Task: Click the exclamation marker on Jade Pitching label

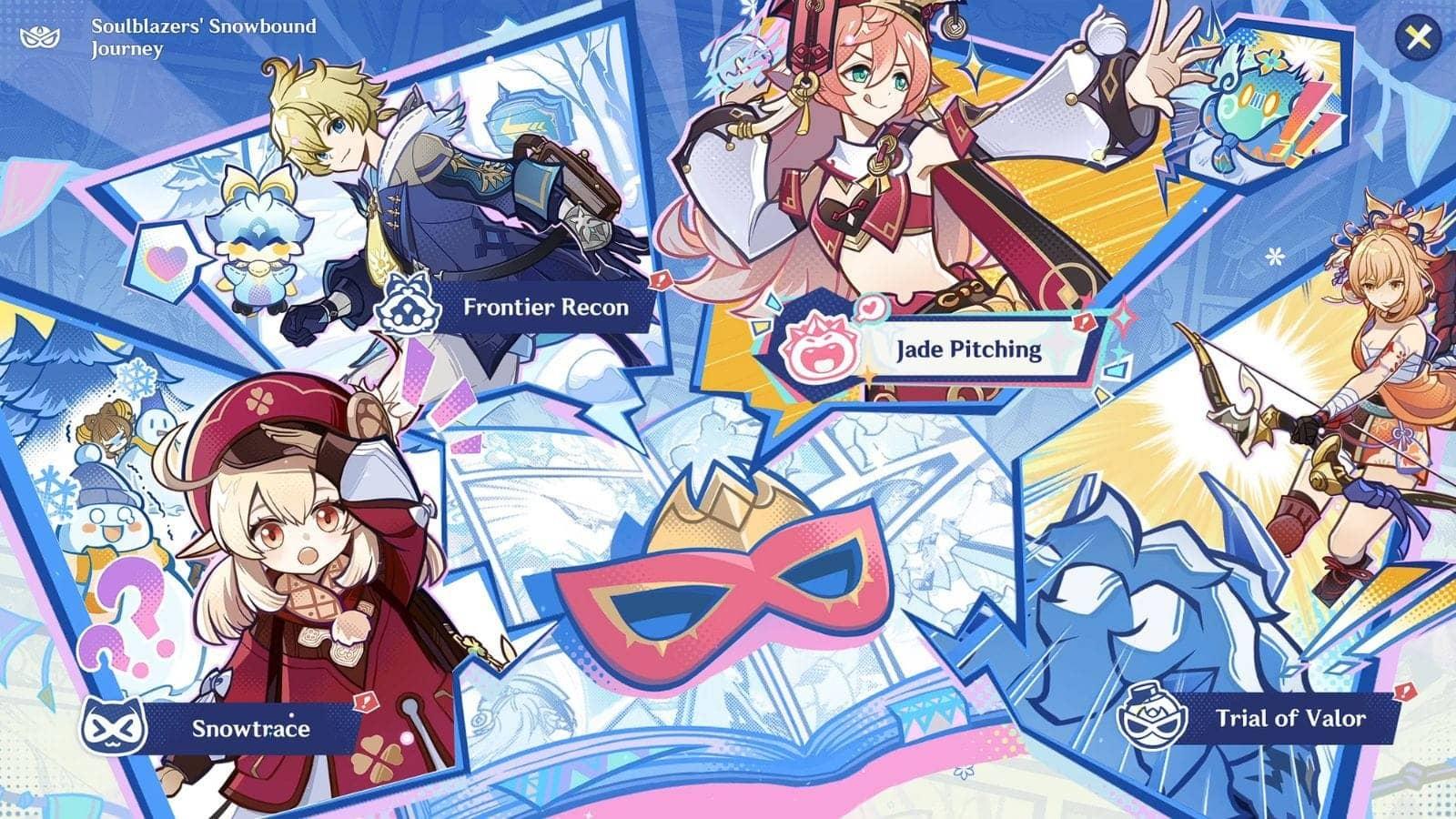Action: (1083, 320)
